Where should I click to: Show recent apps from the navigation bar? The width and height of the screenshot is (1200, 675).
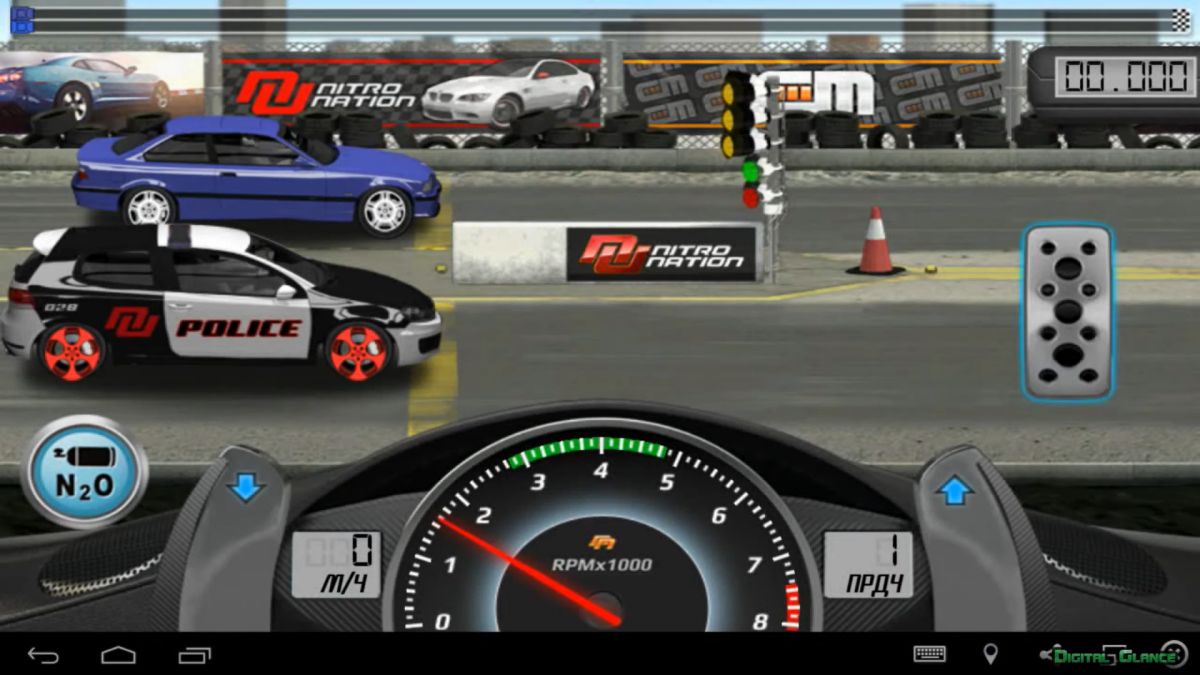point(194,655)
